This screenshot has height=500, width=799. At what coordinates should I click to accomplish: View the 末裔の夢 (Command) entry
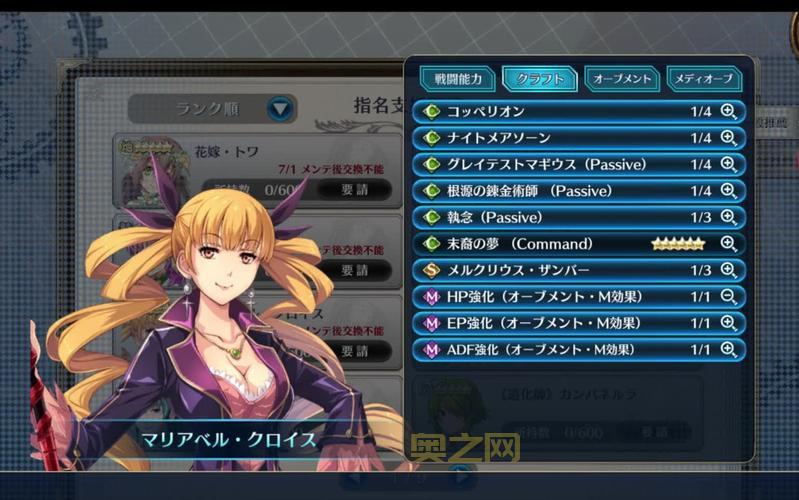click(560, 244)
